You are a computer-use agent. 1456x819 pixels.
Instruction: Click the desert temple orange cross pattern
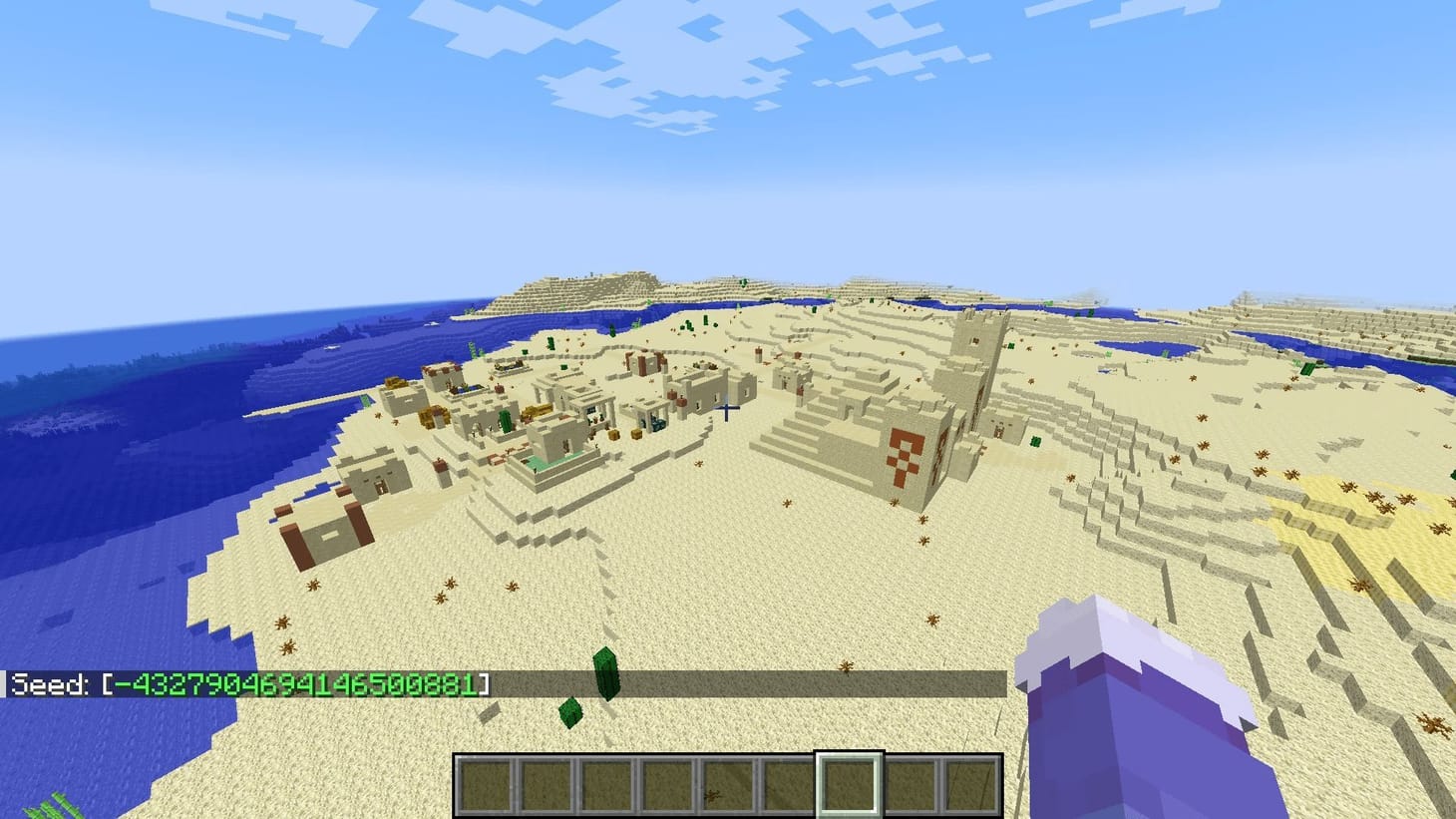click(x=905, y=457)
